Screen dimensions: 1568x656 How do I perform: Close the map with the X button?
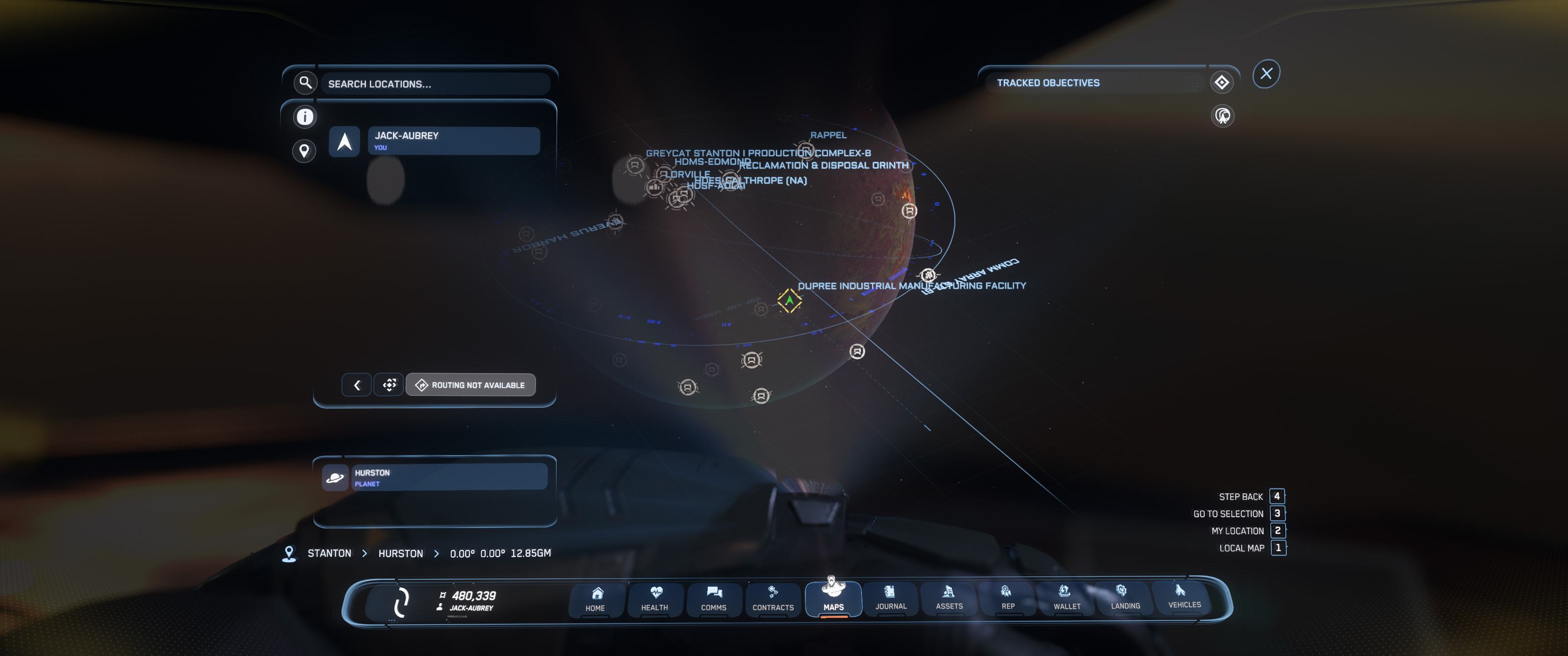click(x=1266, y=74)
